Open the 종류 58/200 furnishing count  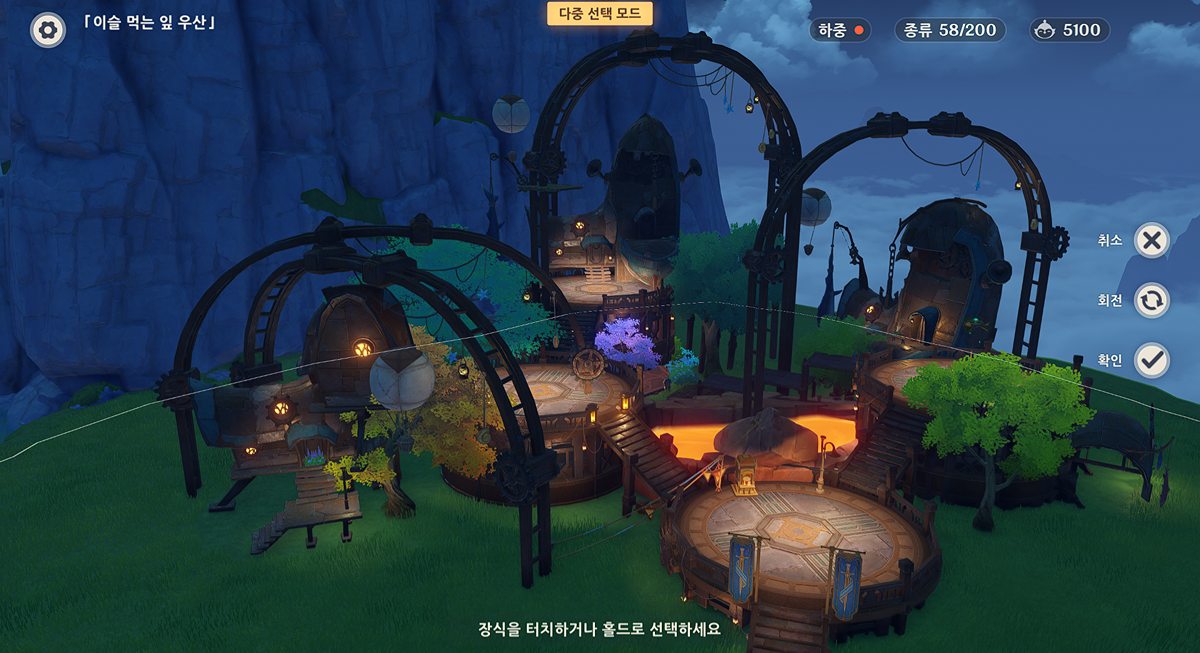950,30
